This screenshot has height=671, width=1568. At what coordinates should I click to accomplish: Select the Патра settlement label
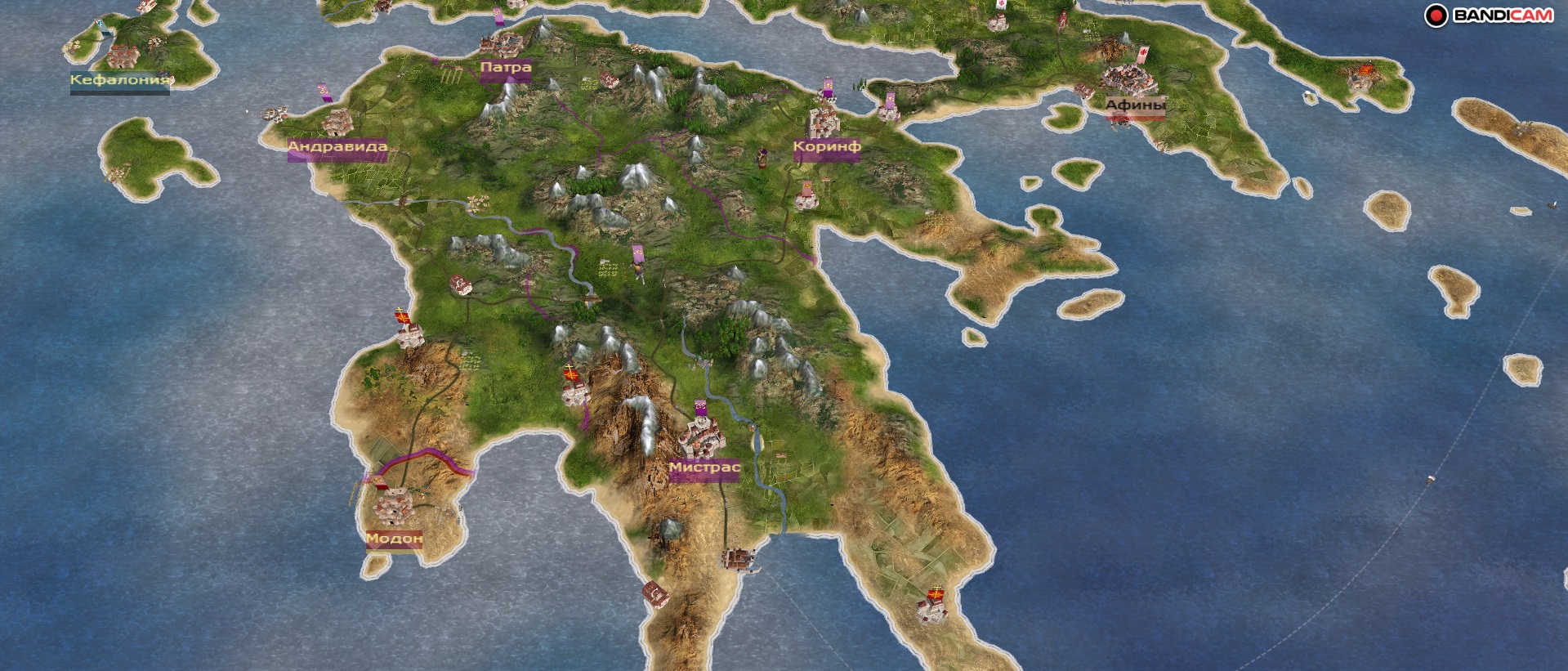click(506, 68)
